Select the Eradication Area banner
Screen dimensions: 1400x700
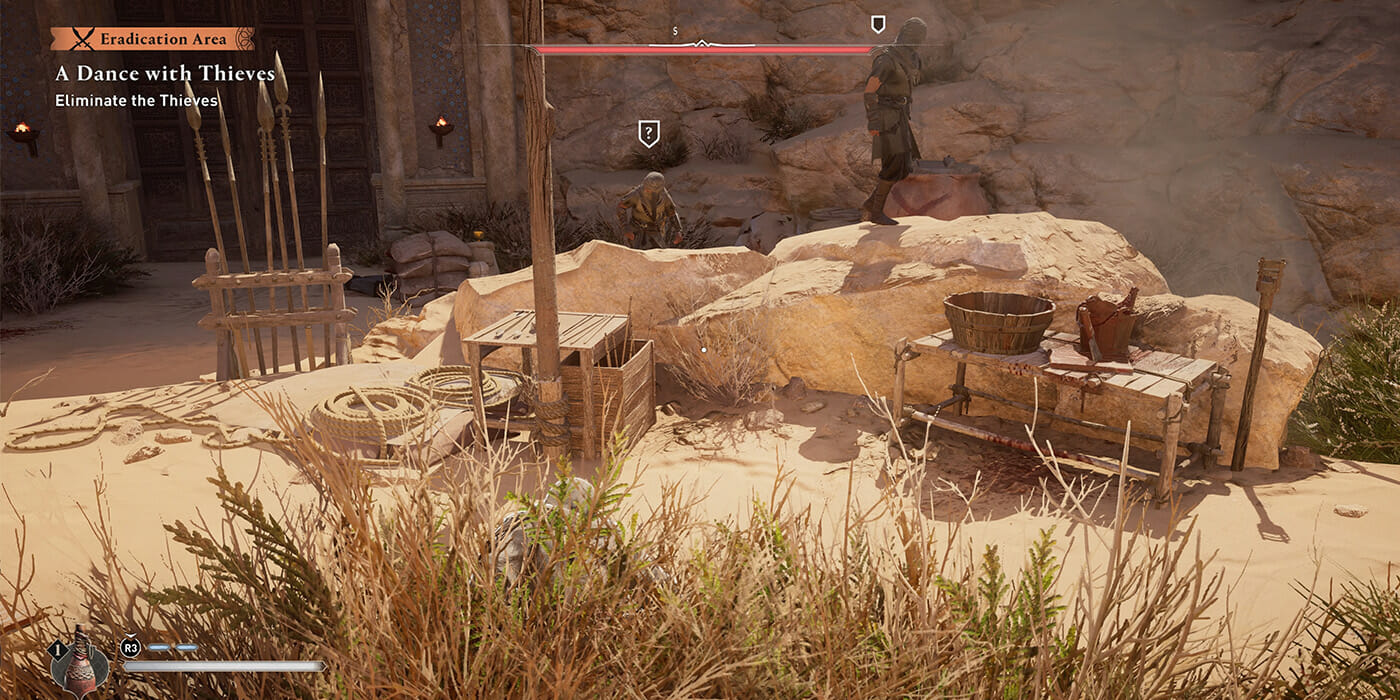tap(152, 39)
